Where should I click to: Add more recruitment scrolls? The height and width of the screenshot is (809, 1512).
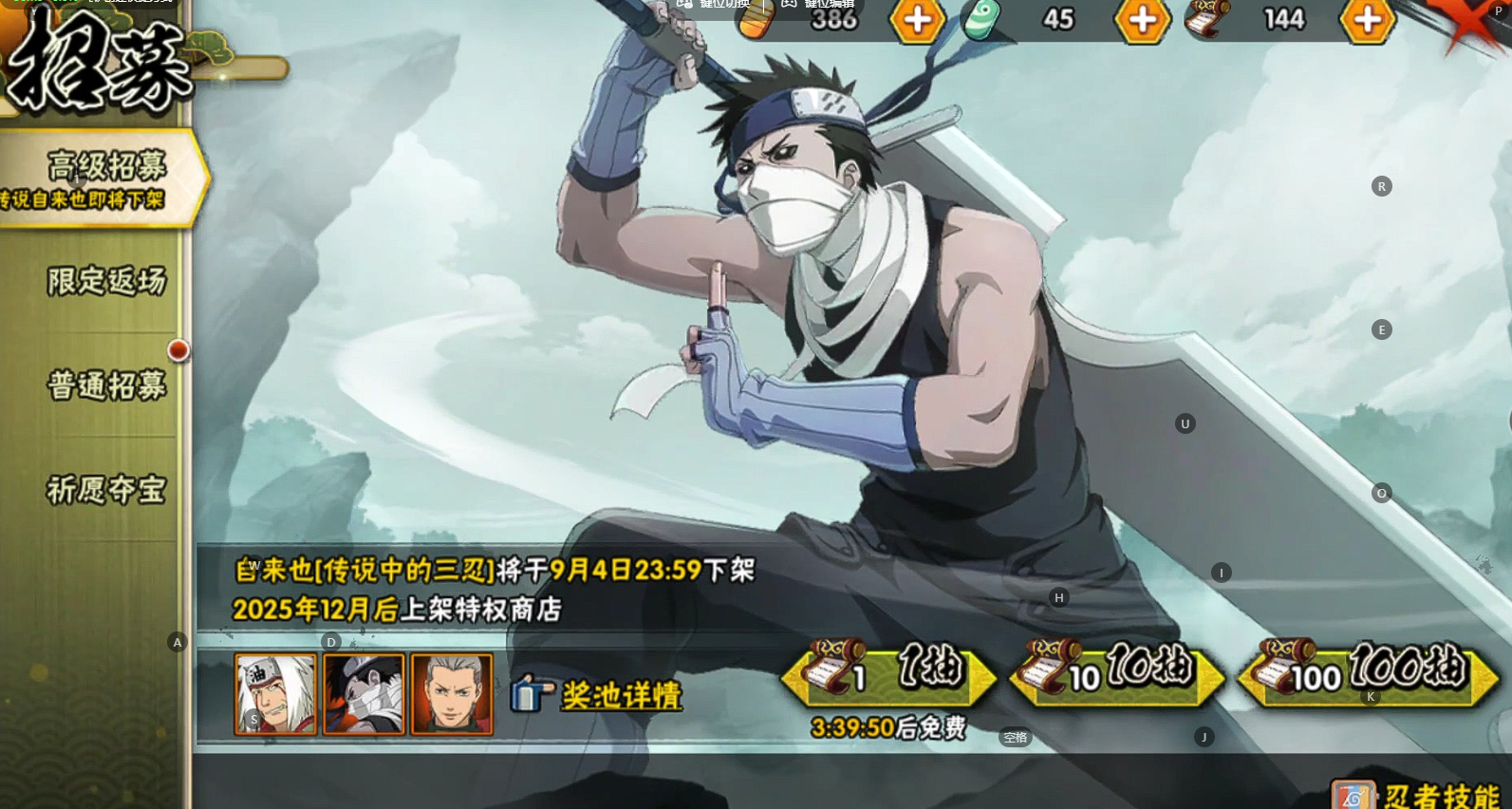pyautogui.click(x=1367, y=20)
